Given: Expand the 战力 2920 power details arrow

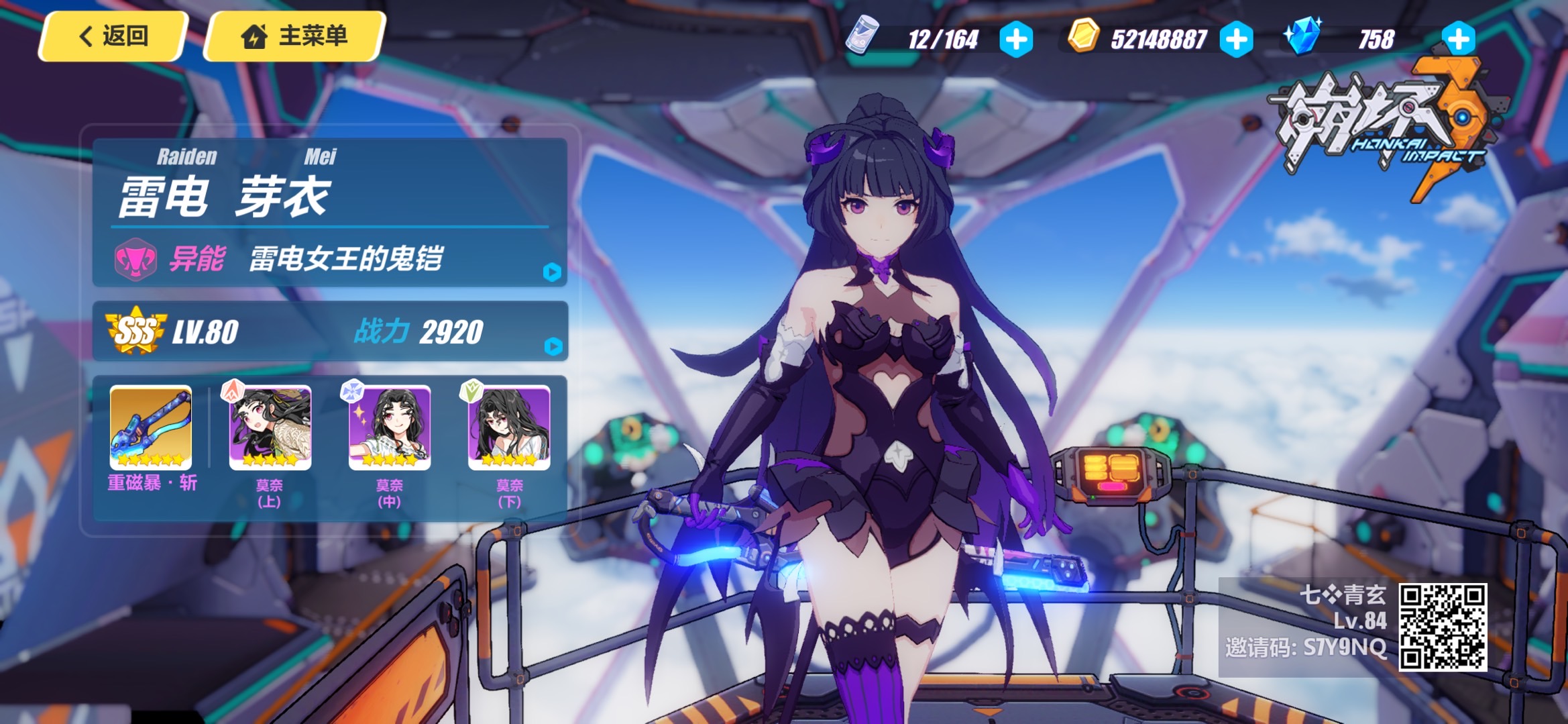Looking at the screenshot, I should pyautogui.click(x=553, y=346).
